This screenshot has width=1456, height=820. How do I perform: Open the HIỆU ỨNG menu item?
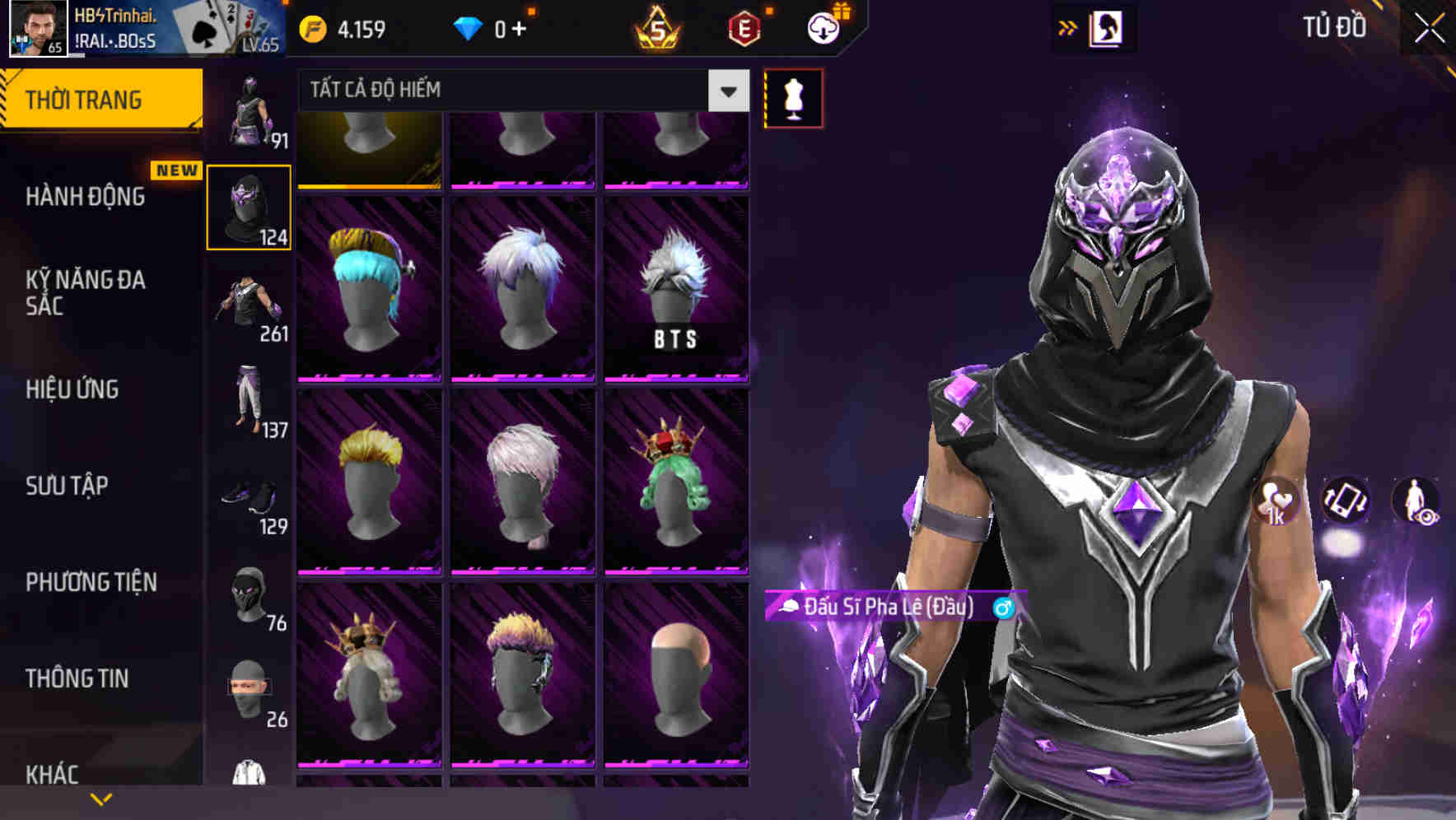(x=74, y=389)
